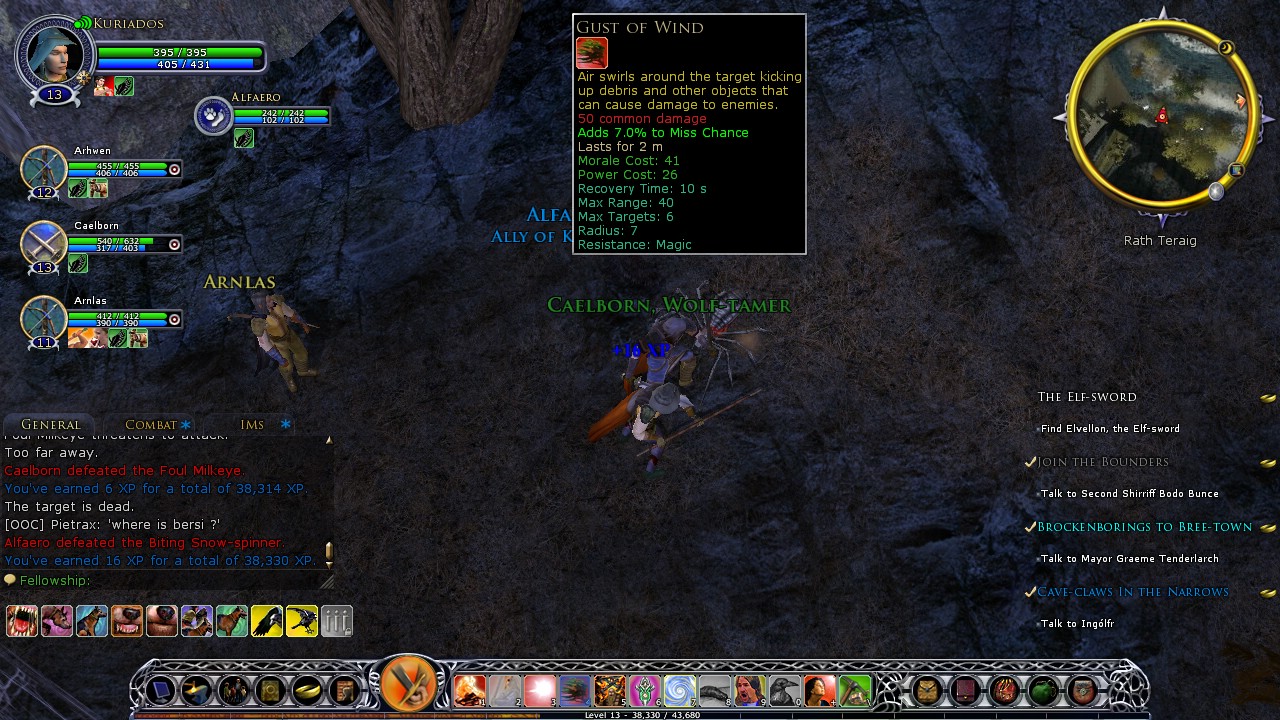Open the Combat chat tab

(x=151, y=425)
